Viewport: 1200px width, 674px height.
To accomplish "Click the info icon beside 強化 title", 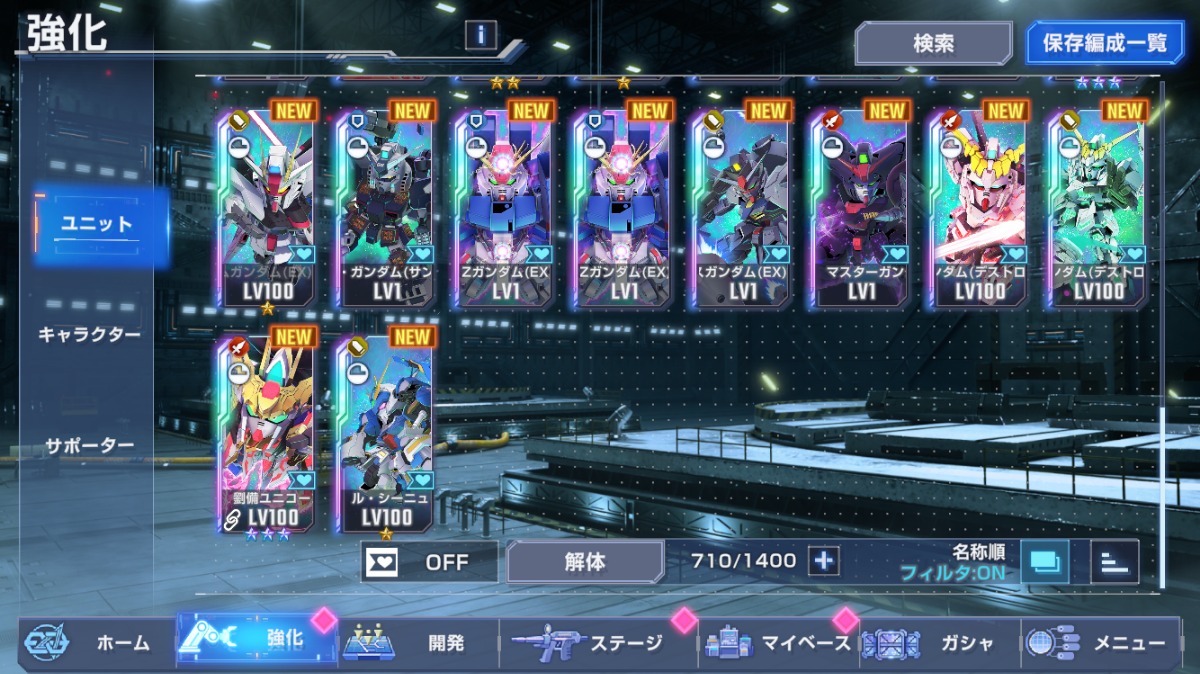I will tap(481, 35).
